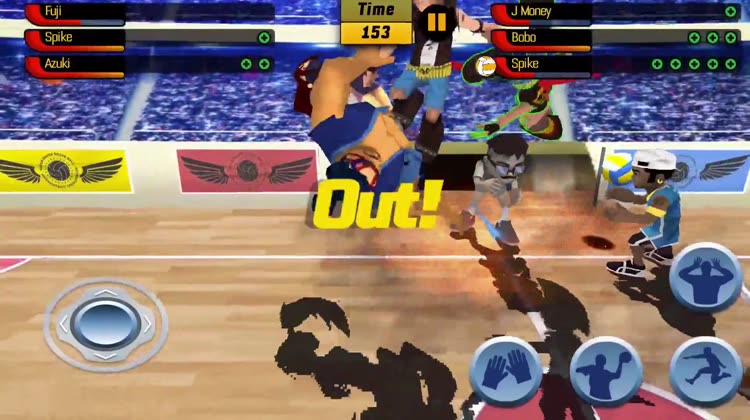
Task: Use the taunt pose action button
Action: (704, 275)
